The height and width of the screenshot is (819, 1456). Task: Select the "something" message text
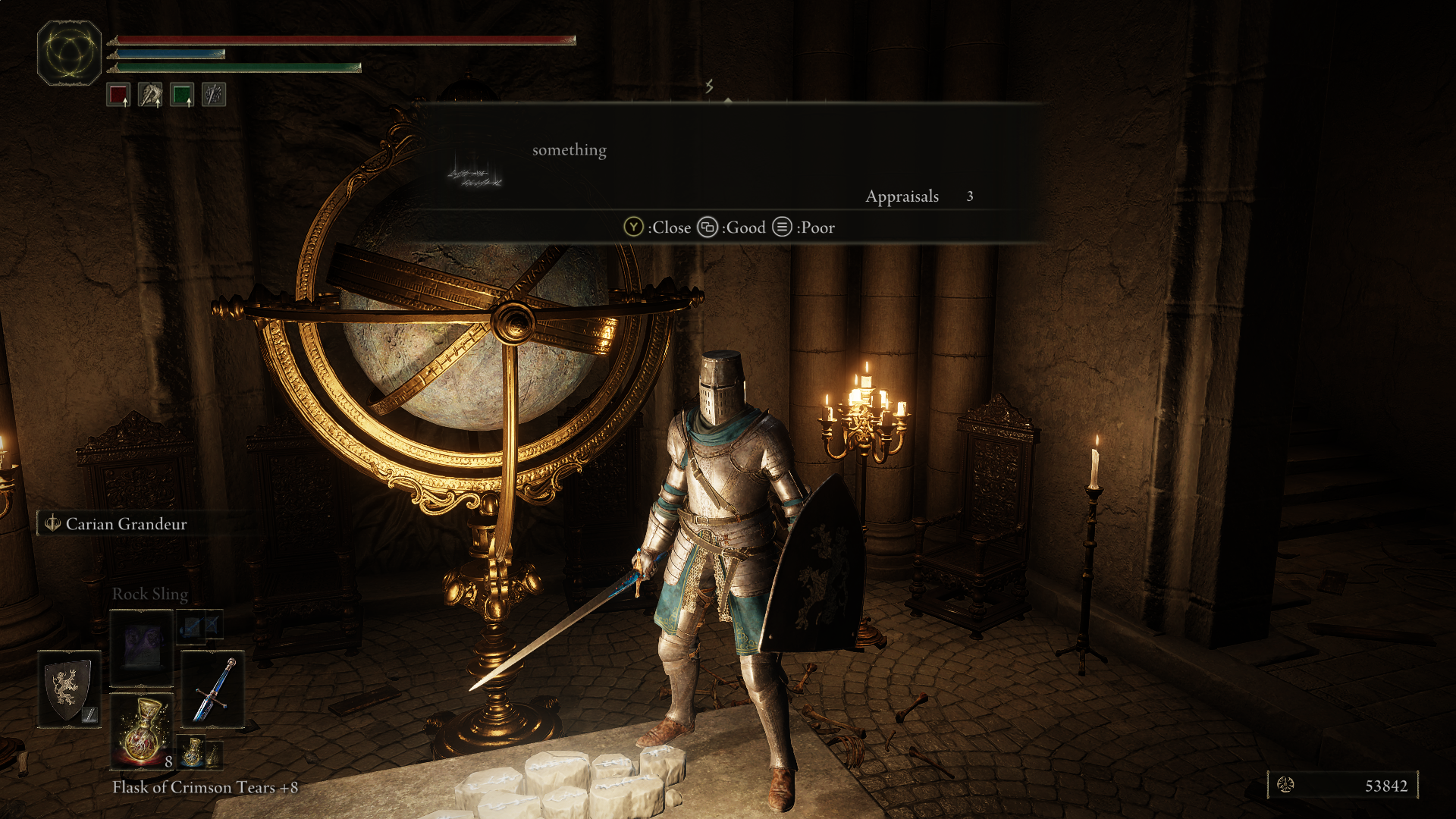pyautogui.click(x=569, y=150)
